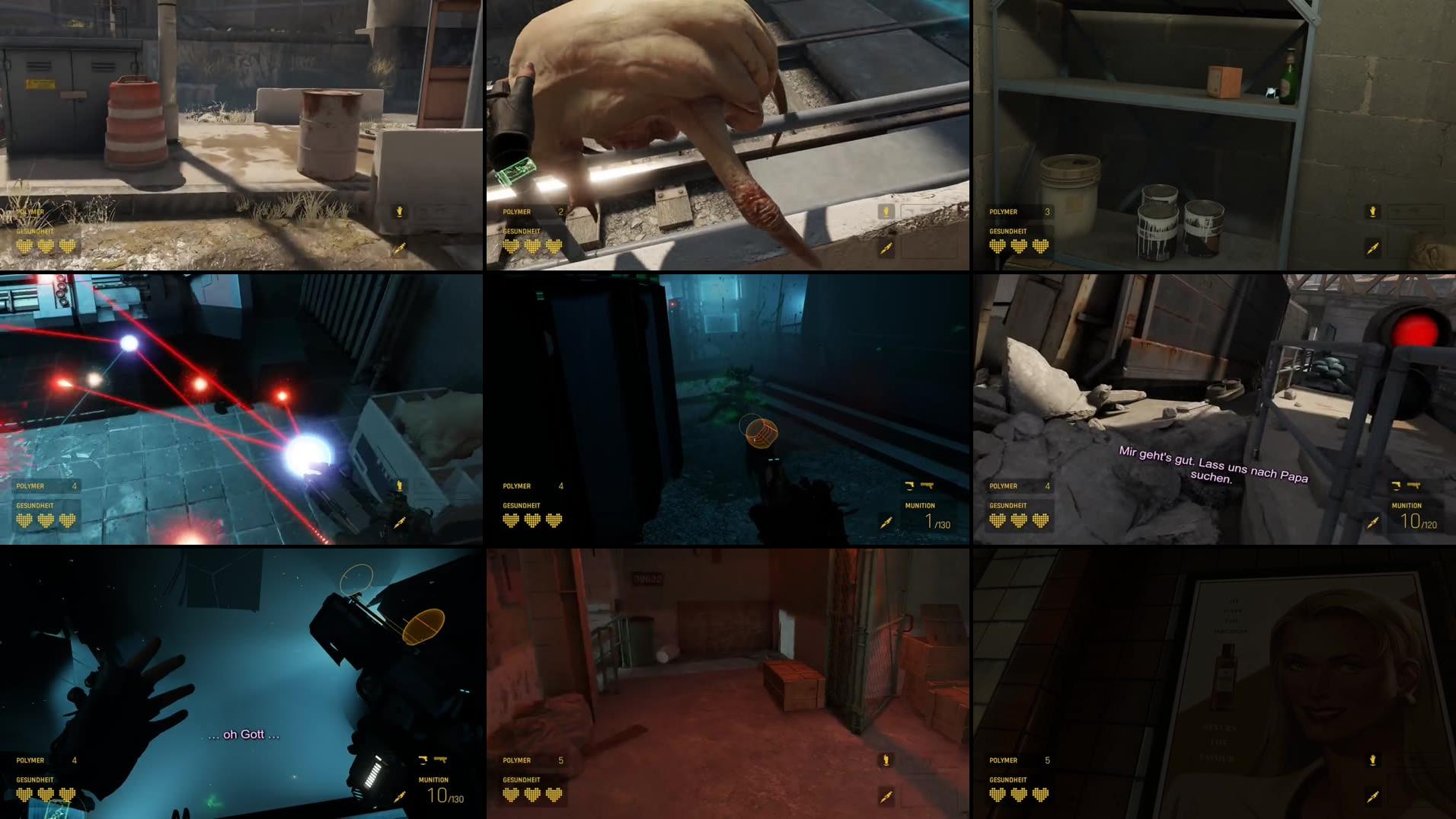Screen dimensions: 1456x819
Task: Click the syringe icon beside the center MUNITION counter
Action: 887,523
